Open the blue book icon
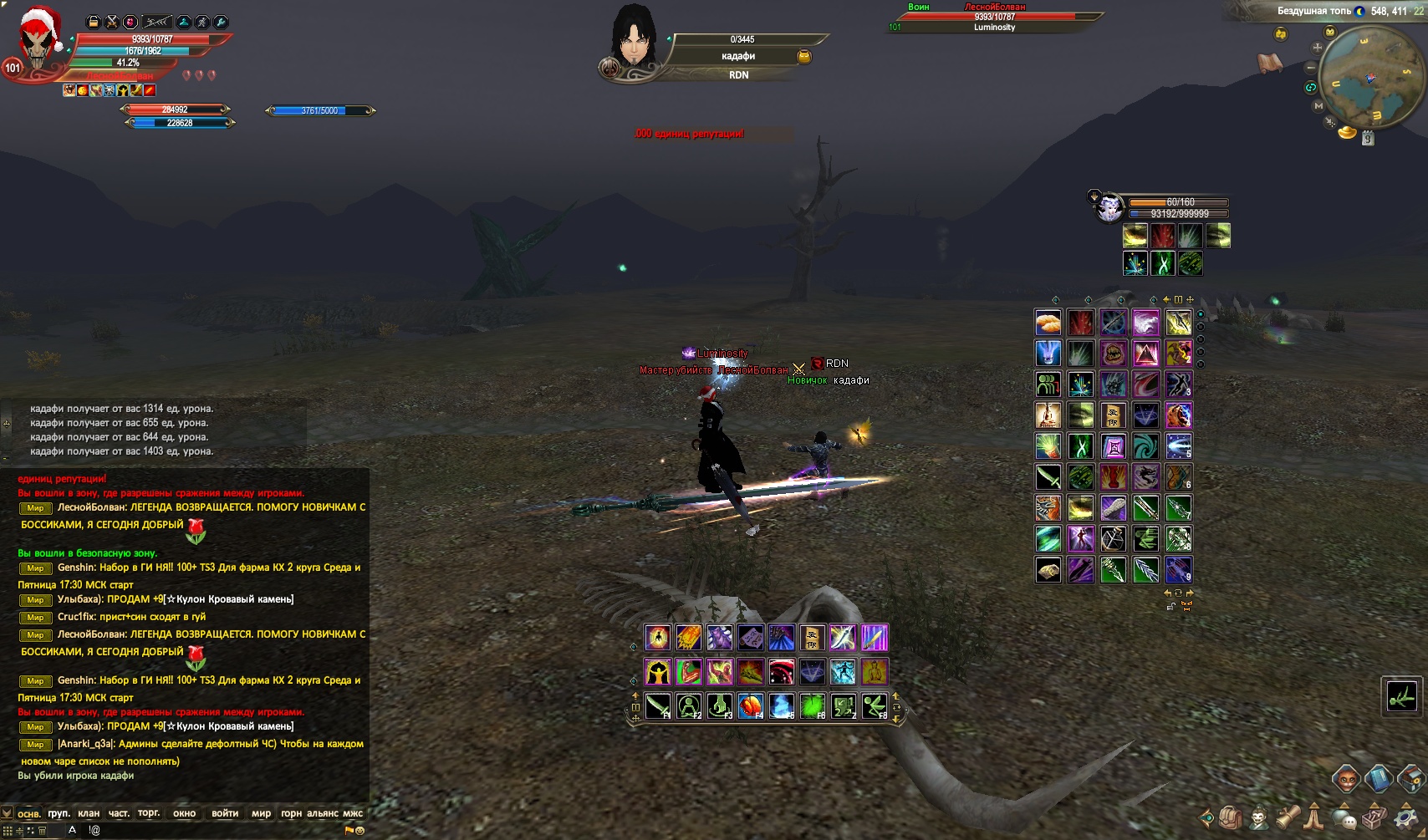This screenshot has height=840, width=1428. (x=1378, y=779)
